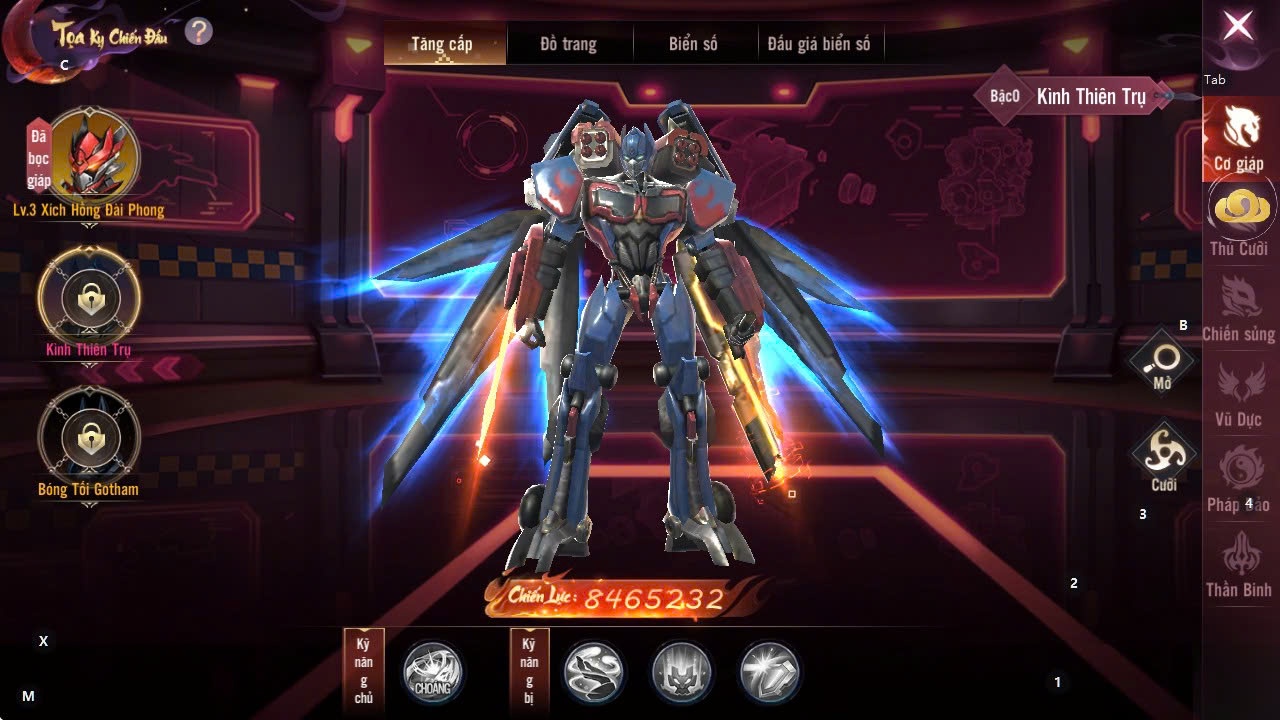This screenshot has width=1280, height=720.
Task: Open the question mark help button
Action: click(198, 32)
